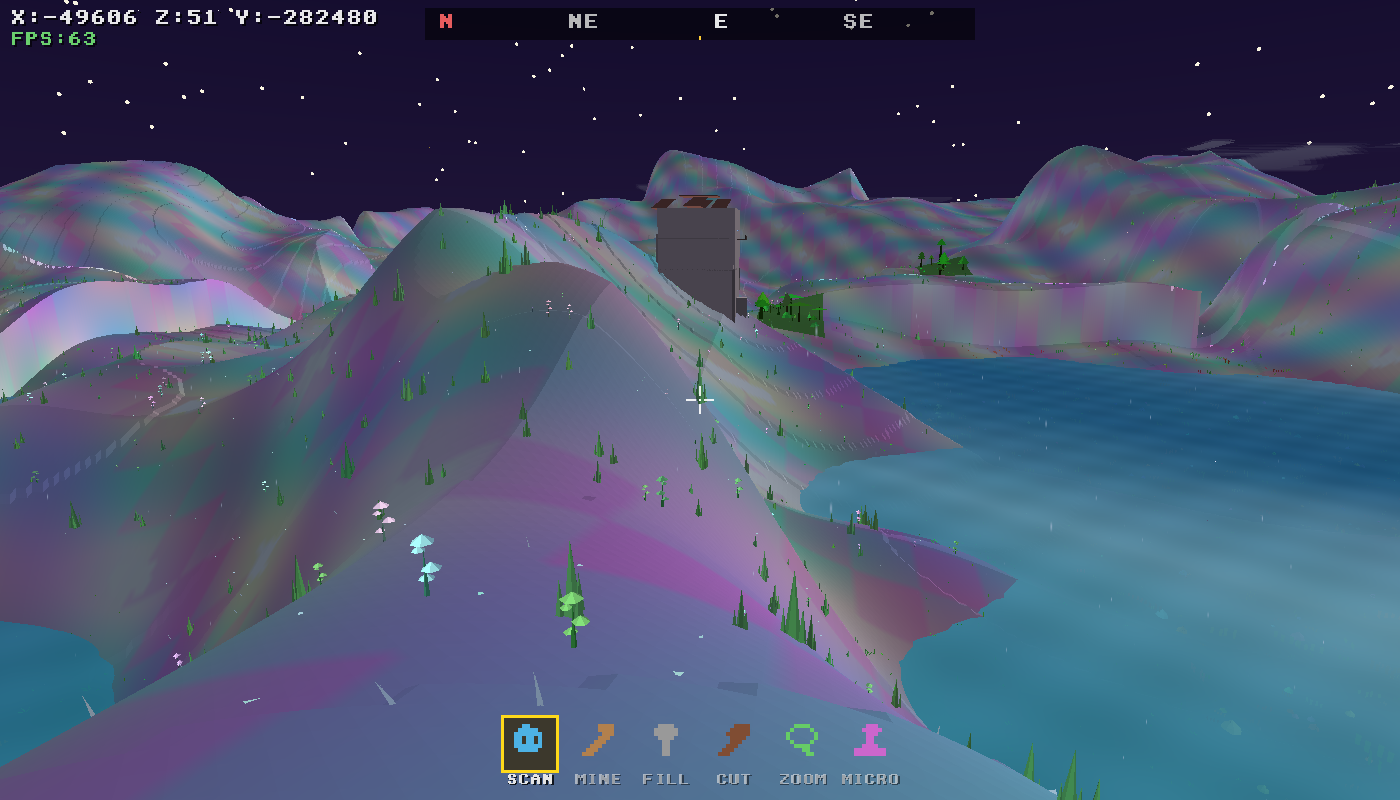Click the crosshair at screen center
The width and height of the screenshot is (1400, 800).
(699, 400)
